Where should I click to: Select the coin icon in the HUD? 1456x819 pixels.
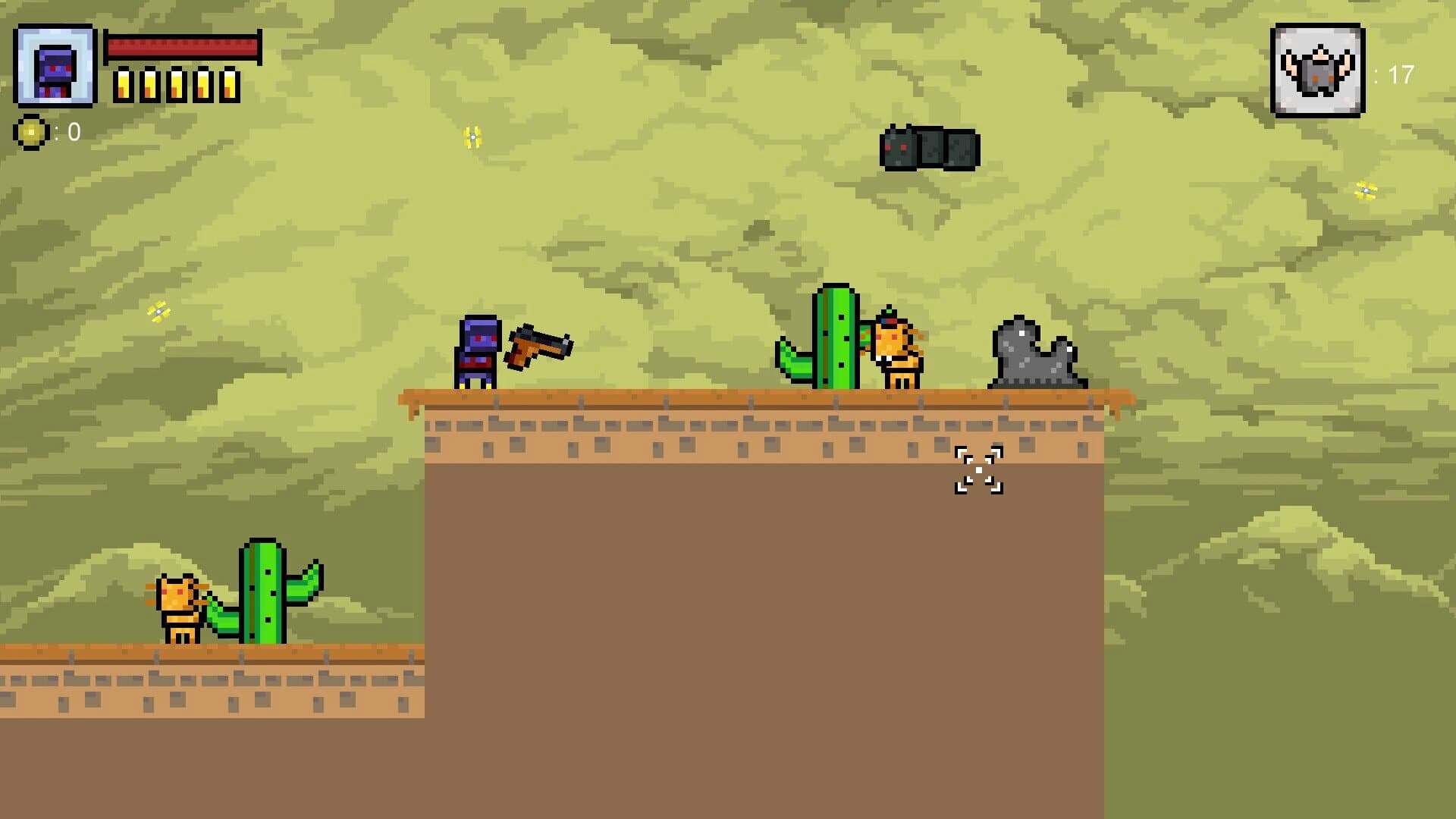[x=31, y=133]
